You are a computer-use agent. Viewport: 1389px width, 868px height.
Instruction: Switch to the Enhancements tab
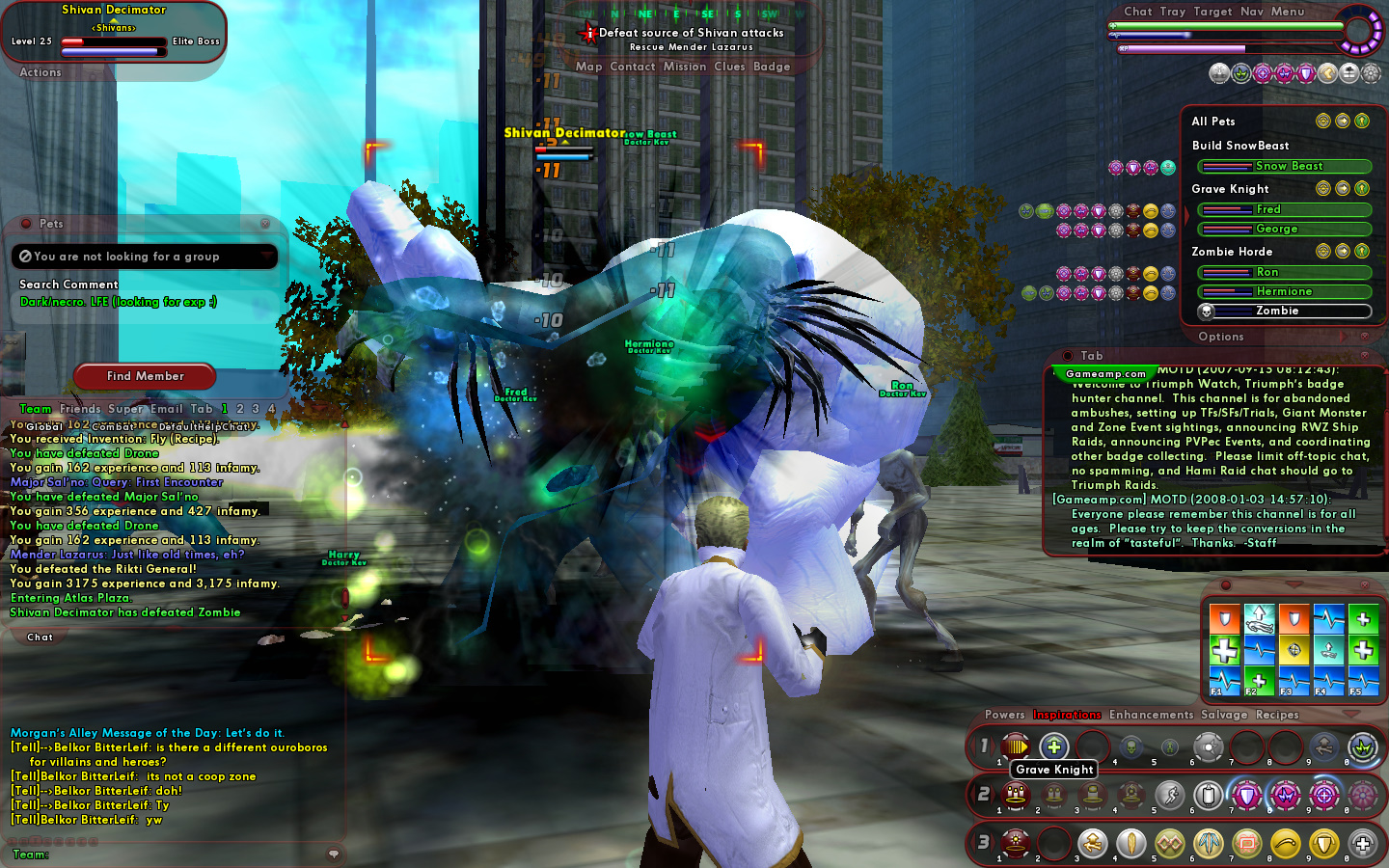tap(1151, 715)
